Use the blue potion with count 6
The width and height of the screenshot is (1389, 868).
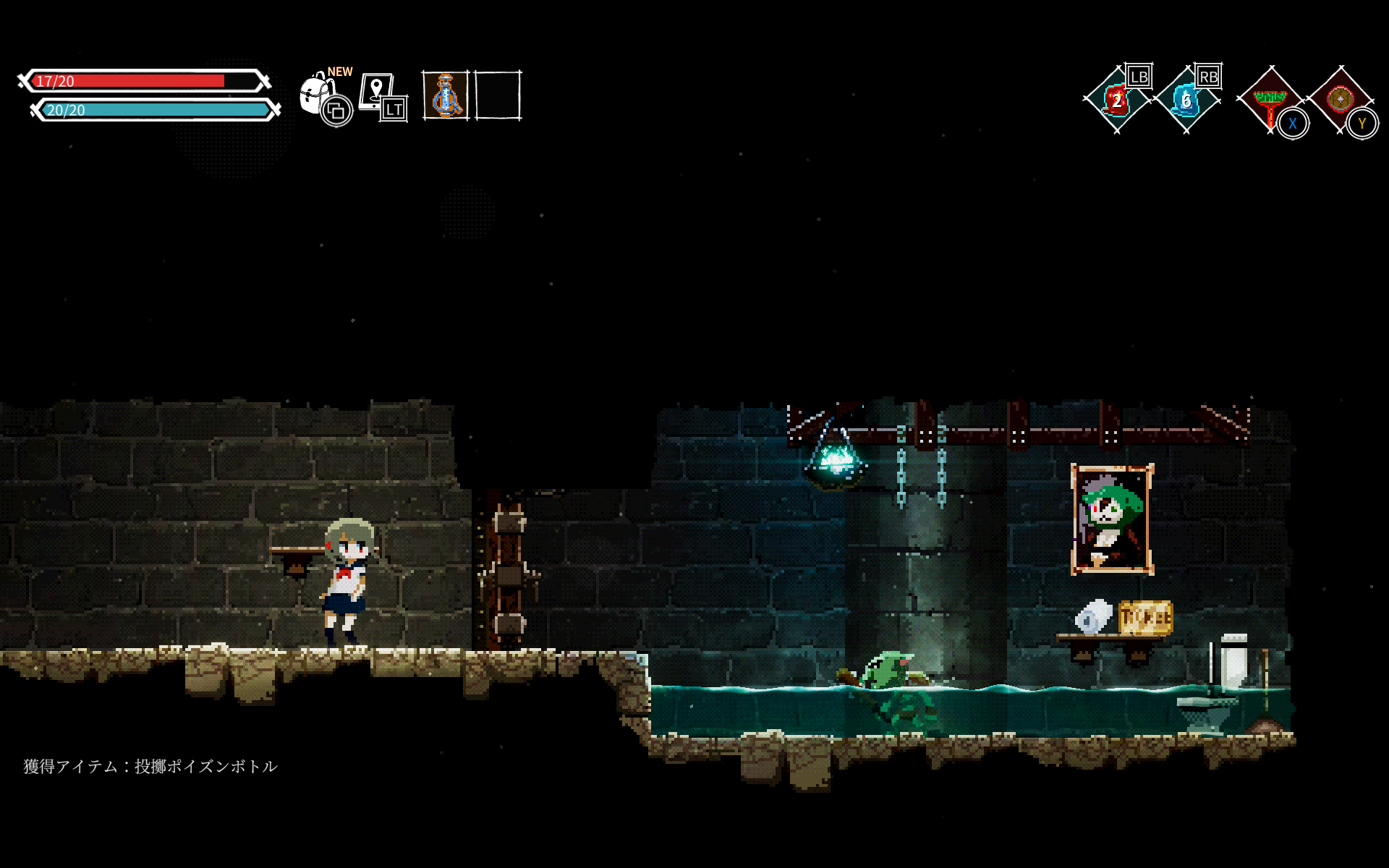[x=1186, y=100]
